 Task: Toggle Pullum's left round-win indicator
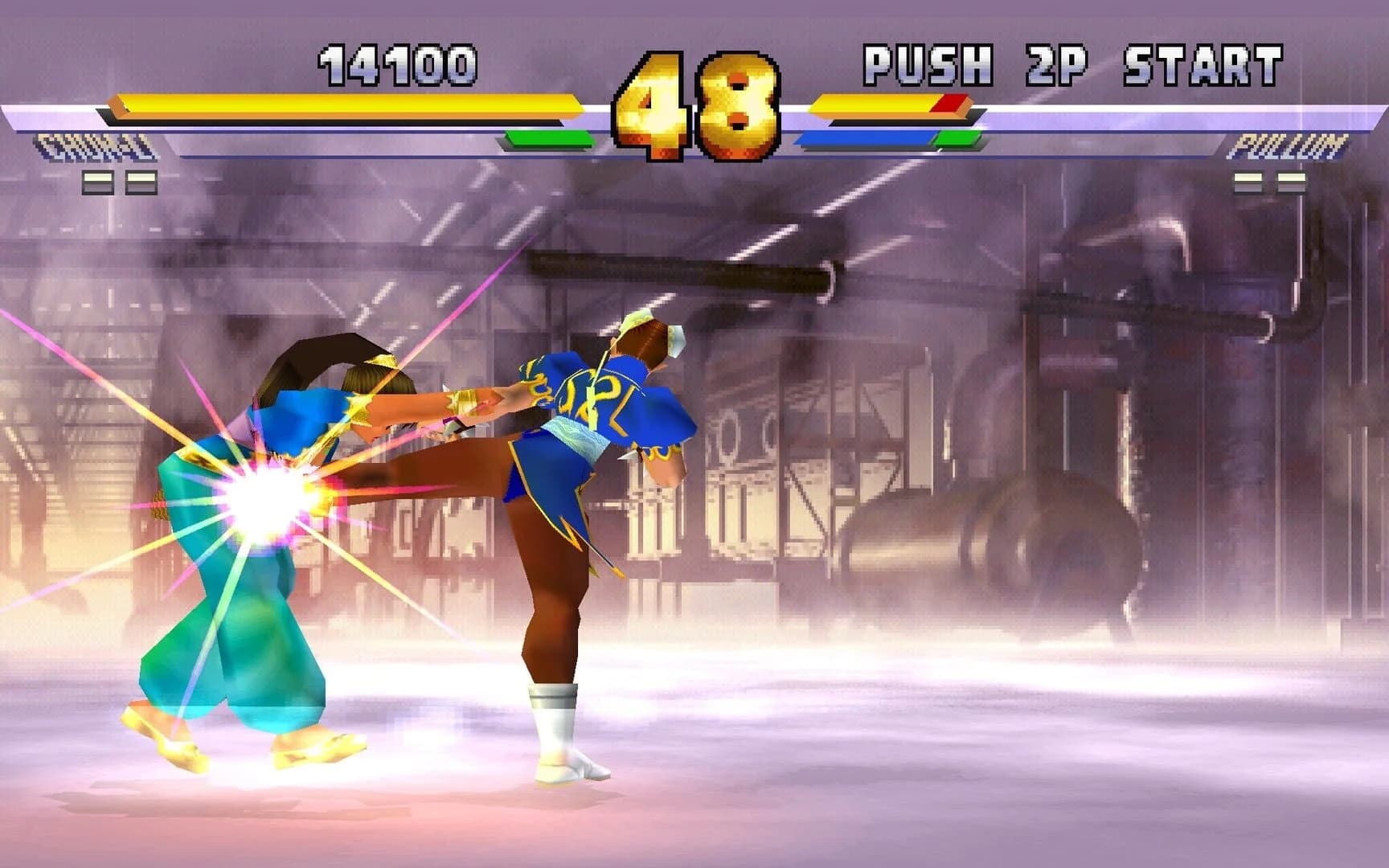click(x=1248, y=183)
